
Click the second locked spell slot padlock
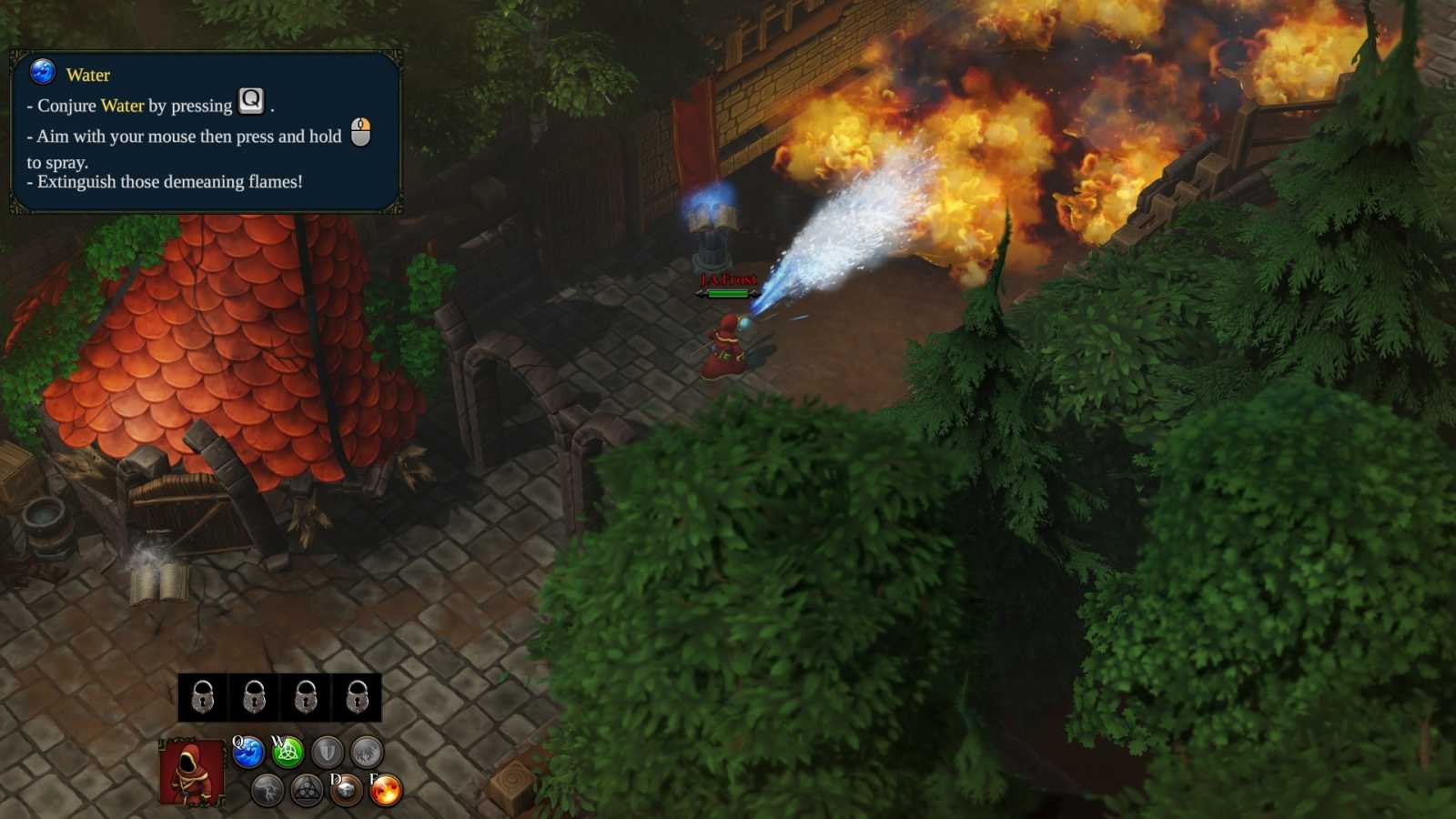click(253, 695)
